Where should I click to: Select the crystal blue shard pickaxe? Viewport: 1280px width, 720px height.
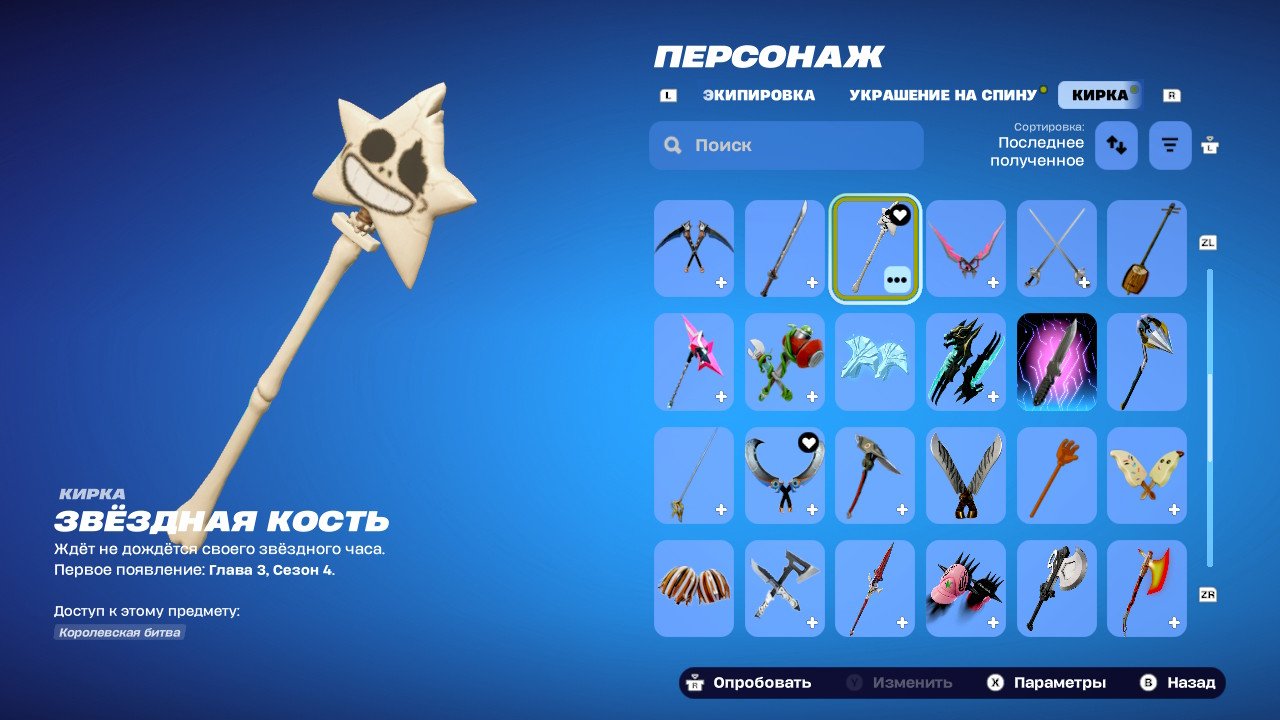(x=875, y=362)
